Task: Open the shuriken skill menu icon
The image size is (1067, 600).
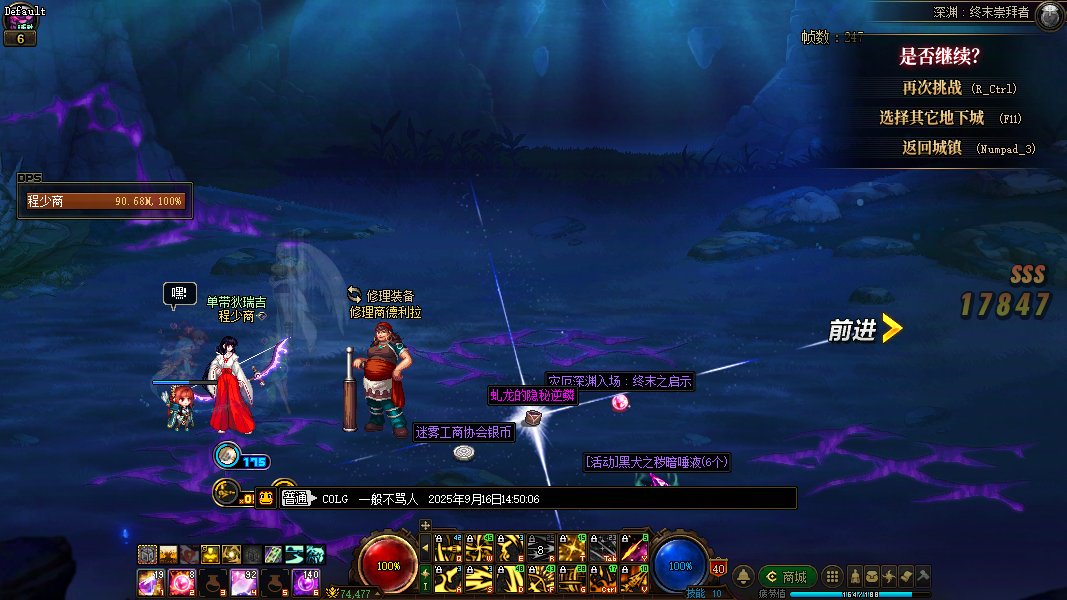Action: [x=889, y=577]
